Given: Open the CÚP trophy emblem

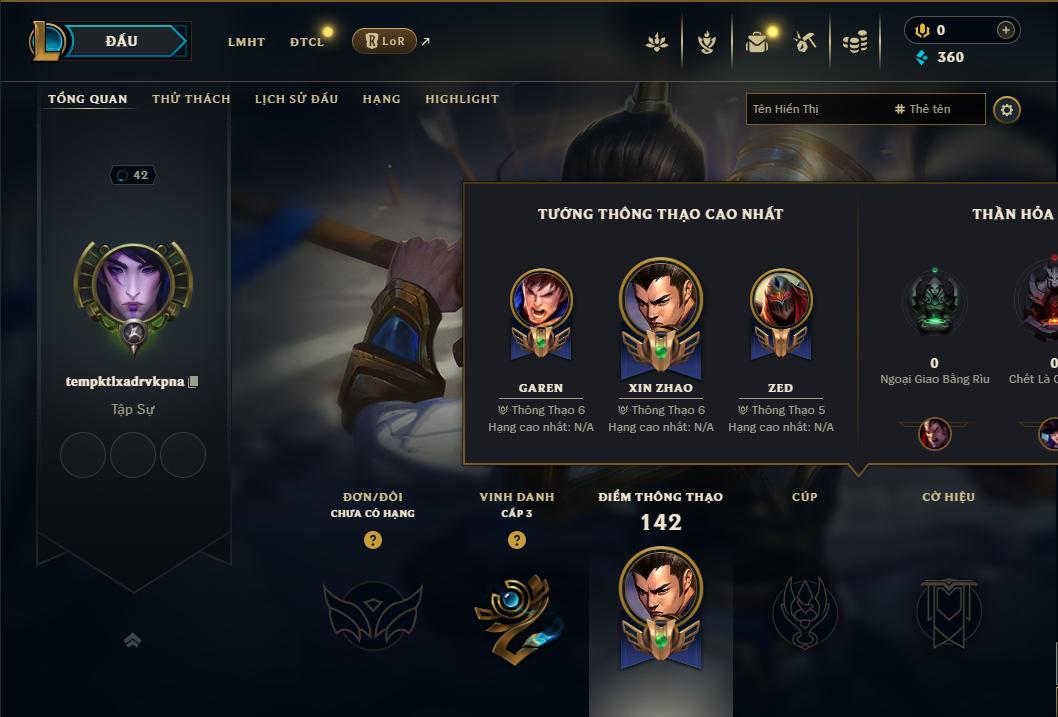Looking at the screenshot, I should pos(805,612).
